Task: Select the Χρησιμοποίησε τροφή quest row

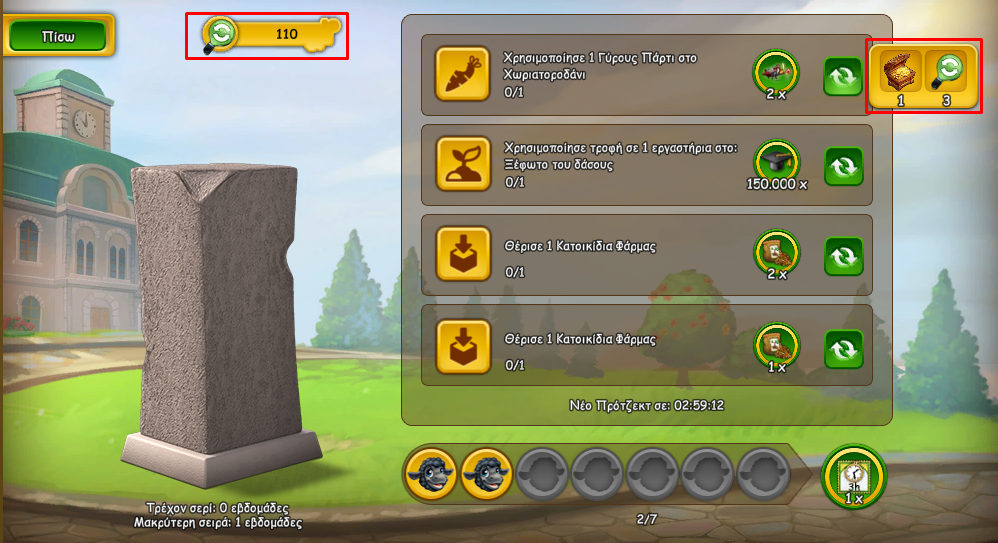Action: point(620,164)
